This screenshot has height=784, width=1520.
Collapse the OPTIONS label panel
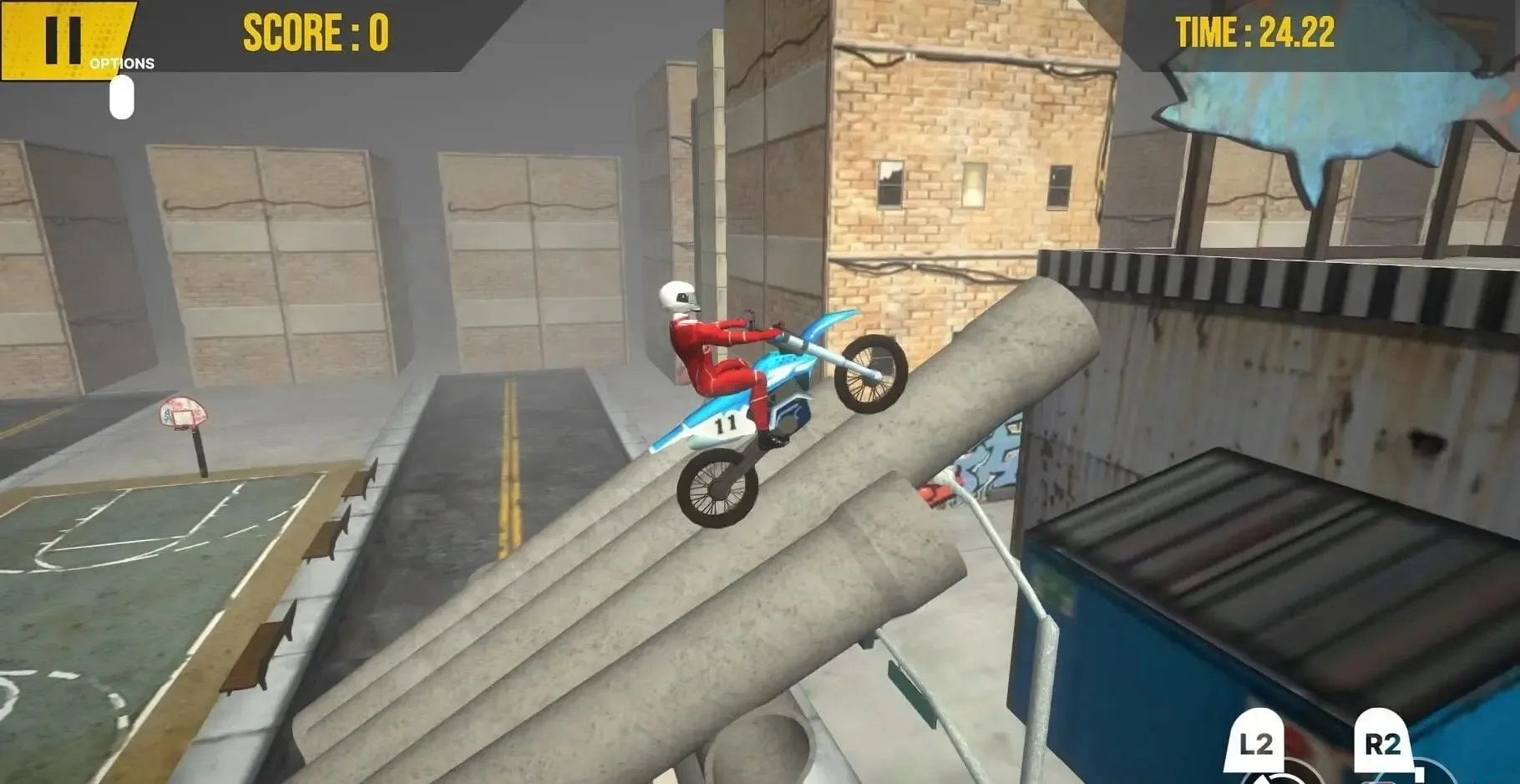click(122, 62)
